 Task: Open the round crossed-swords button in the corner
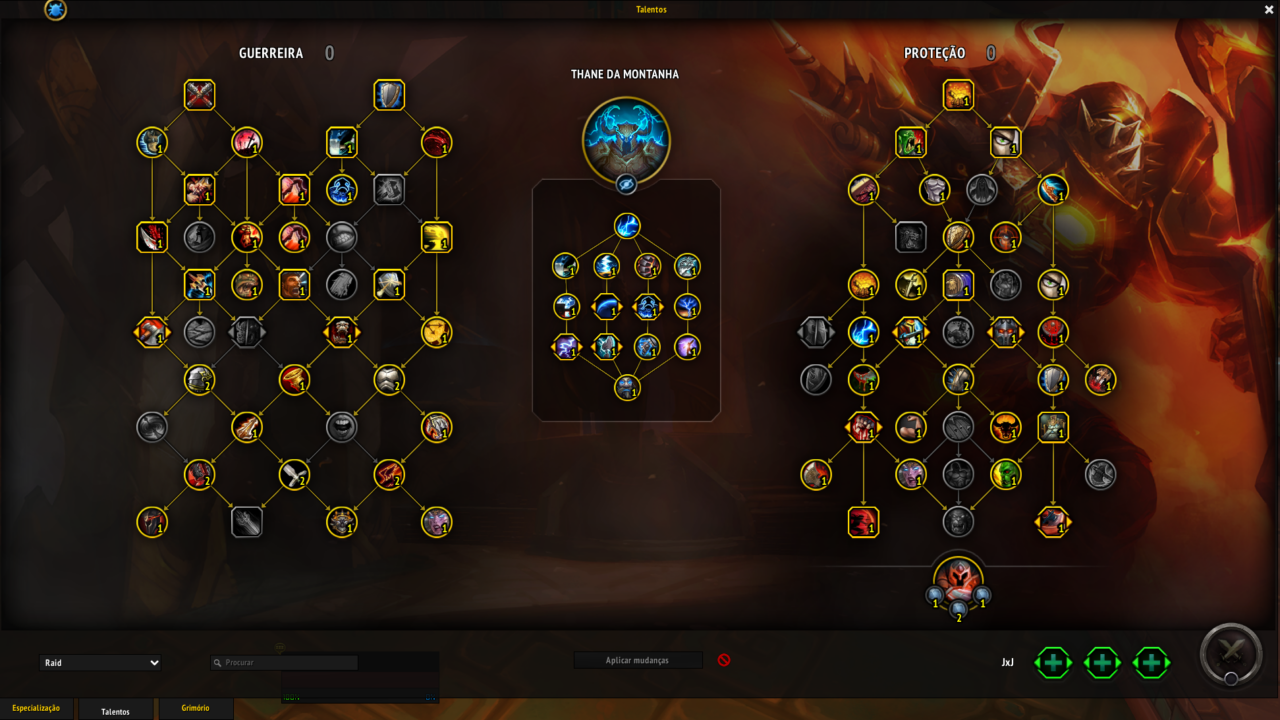coord(1231,653)
